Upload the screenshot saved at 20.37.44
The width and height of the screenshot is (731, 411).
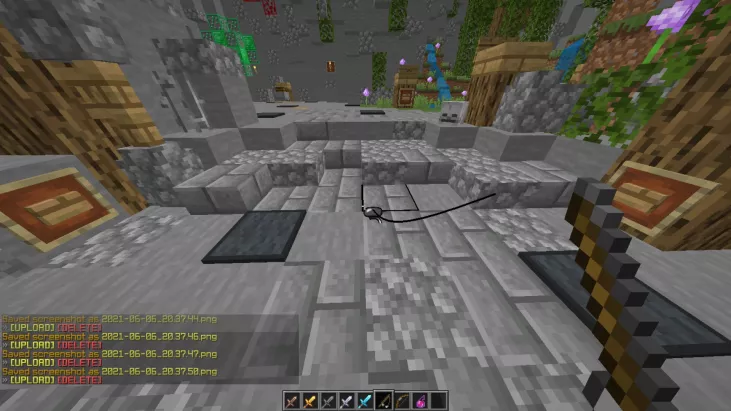[x=32, y=327]
